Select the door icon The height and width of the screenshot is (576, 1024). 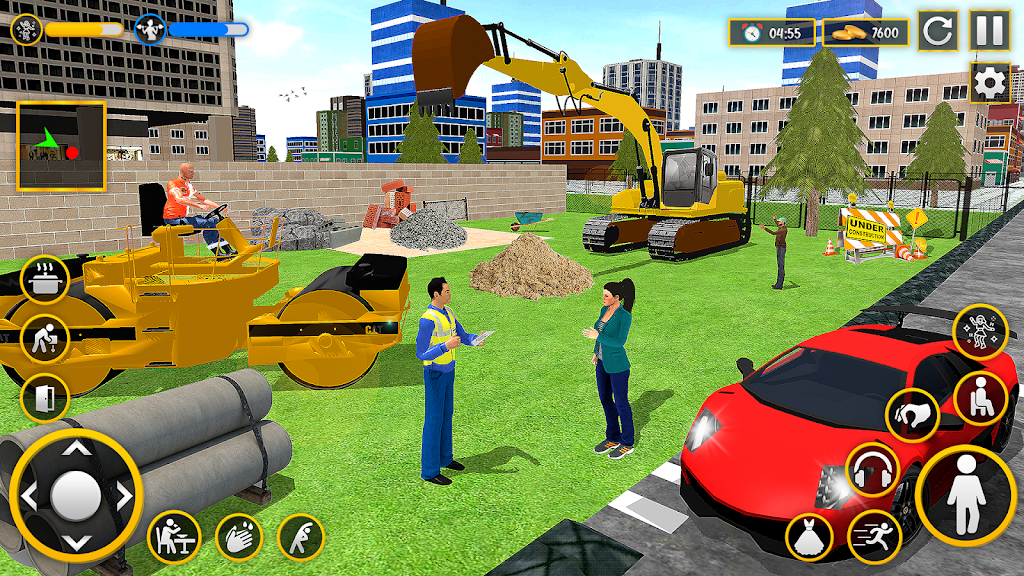pos(45,398)
